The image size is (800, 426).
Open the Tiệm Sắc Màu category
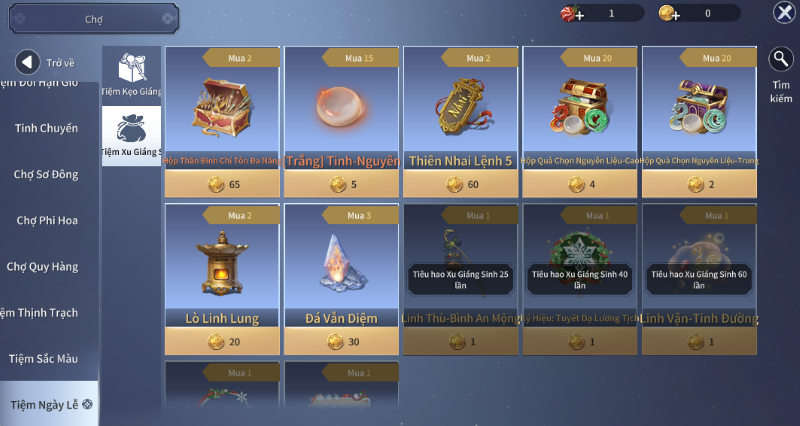tap(47, 358)
